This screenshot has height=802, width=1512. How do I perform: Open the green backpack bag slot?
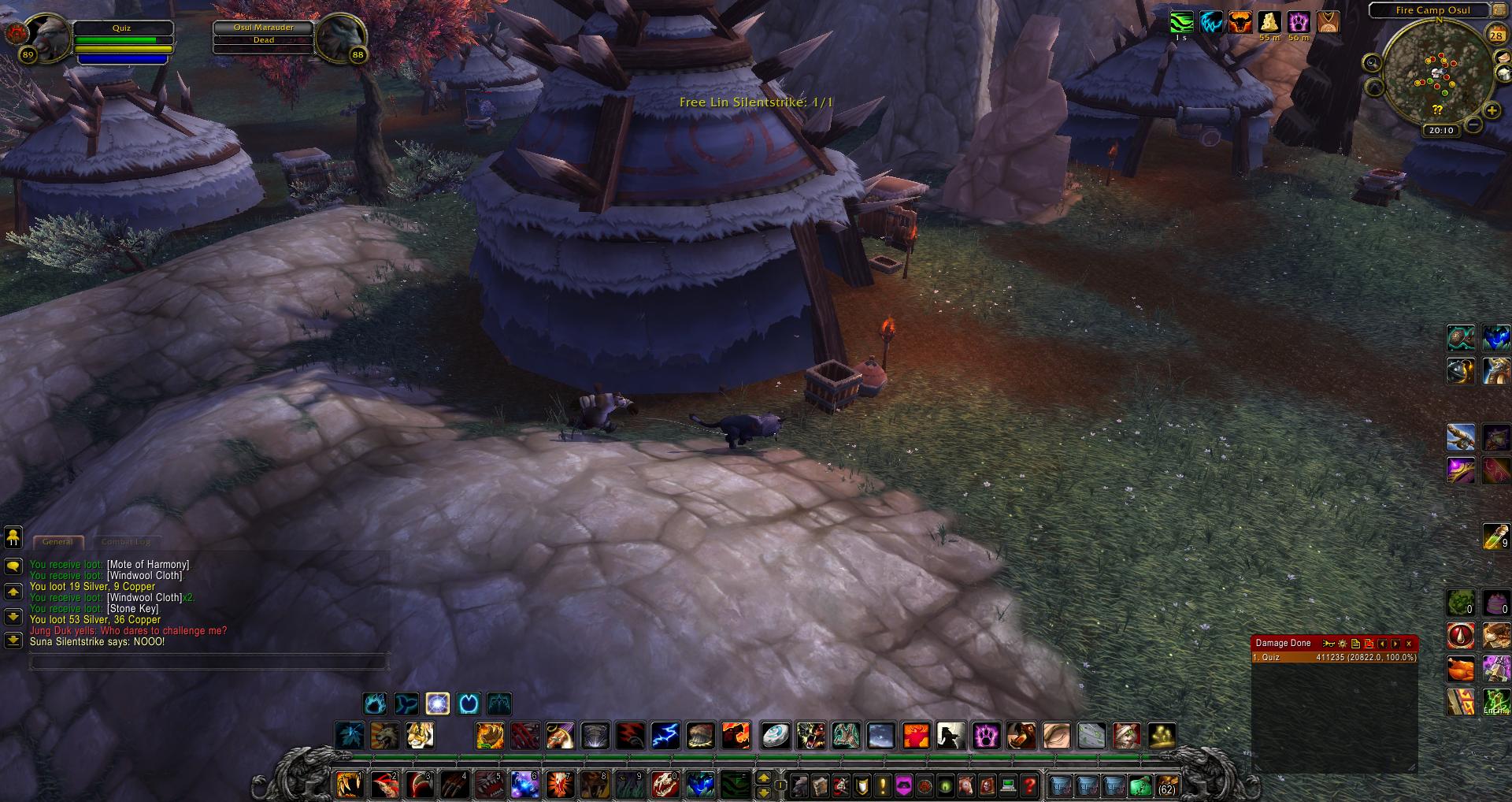(x=1140, y=785)
